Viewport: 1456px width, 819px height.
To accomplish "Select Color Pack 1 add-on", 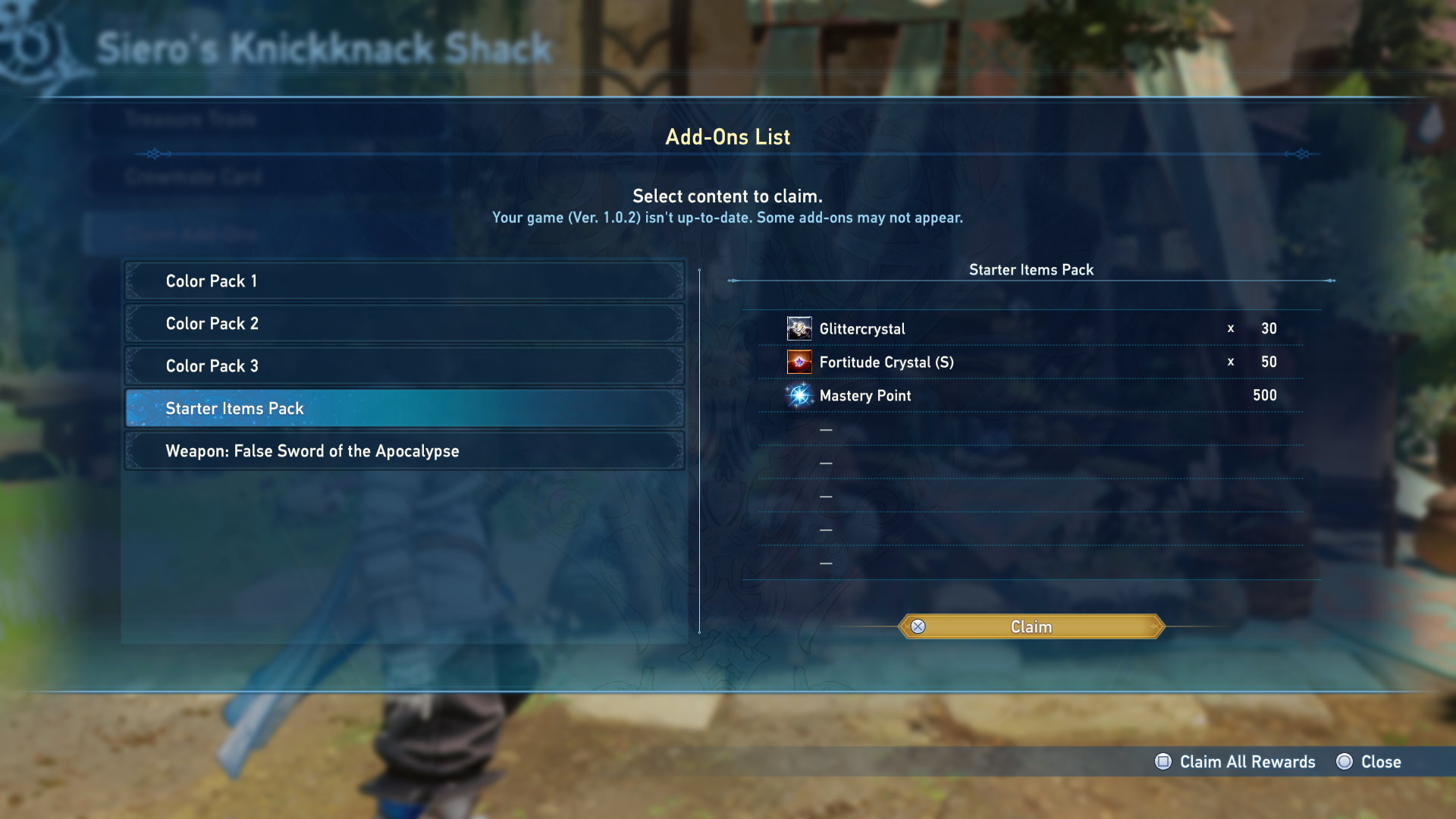I will (x=404, y=281).
